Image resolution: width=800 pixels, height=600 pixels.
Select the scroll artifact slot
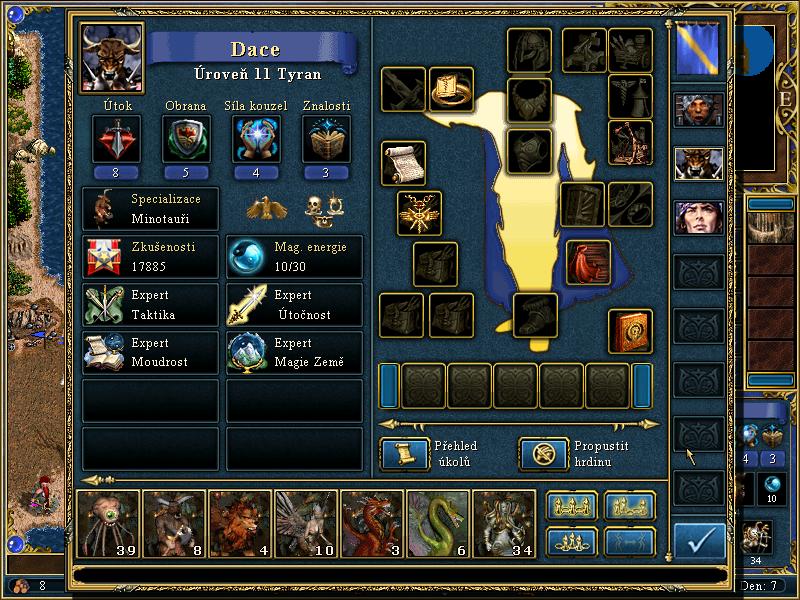[403, 163]
